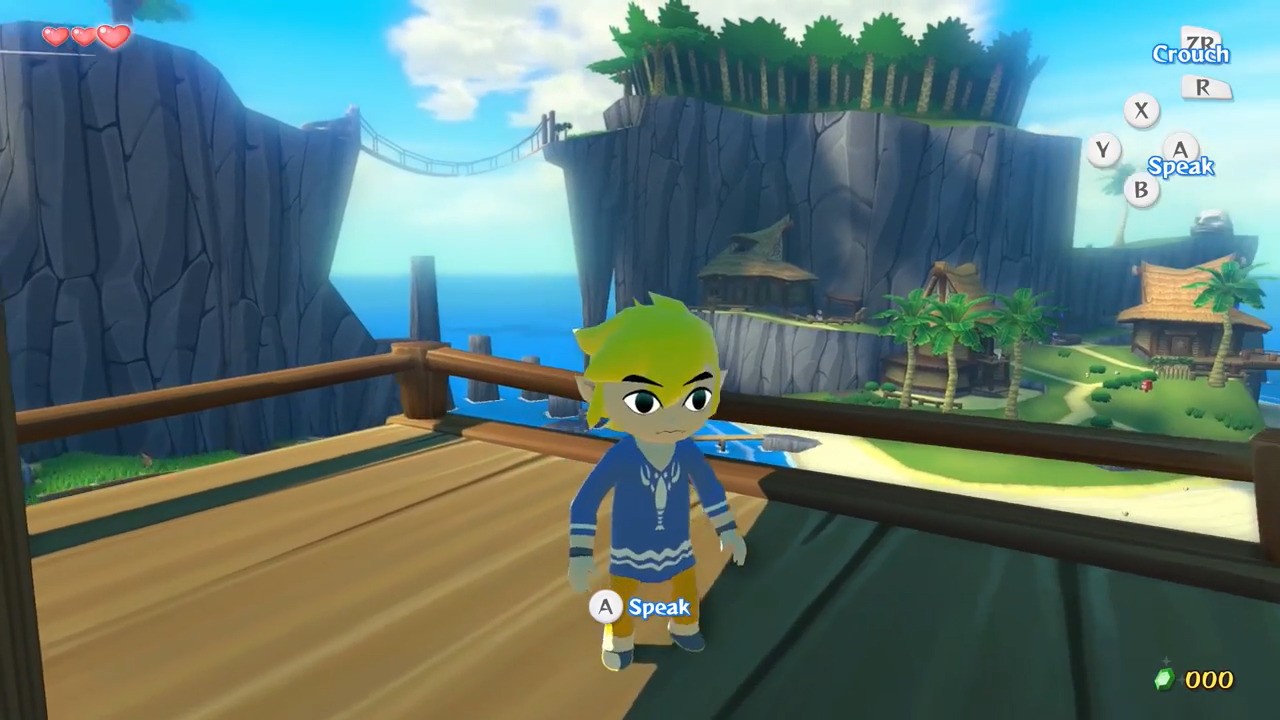Select the Y button icon
Viewport: 1280px width, 720px height.
(x=1101, y=150)
